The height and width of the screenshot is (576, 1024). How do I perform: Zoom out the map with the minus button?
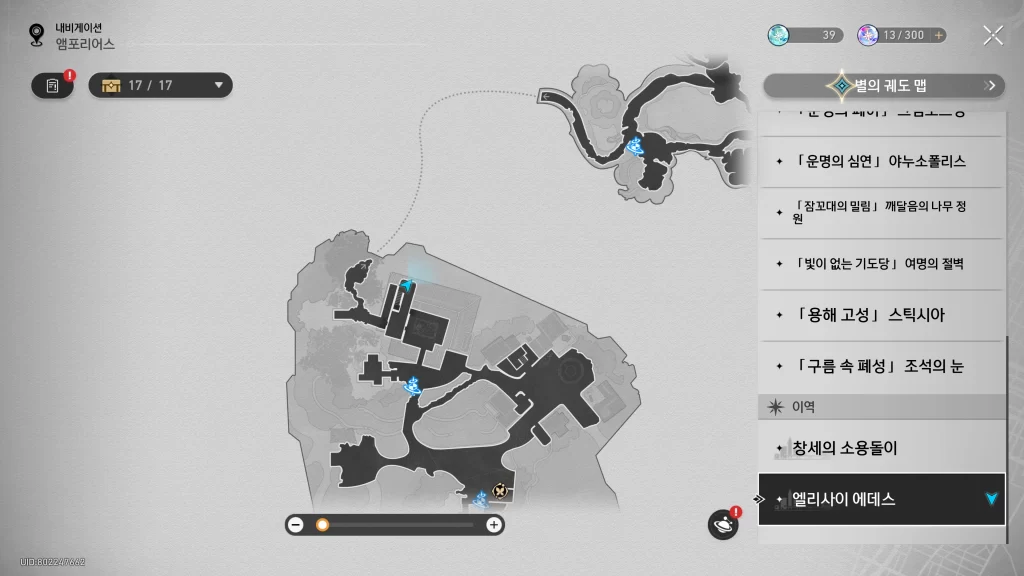pyautogui.click(x=296, y=524)
